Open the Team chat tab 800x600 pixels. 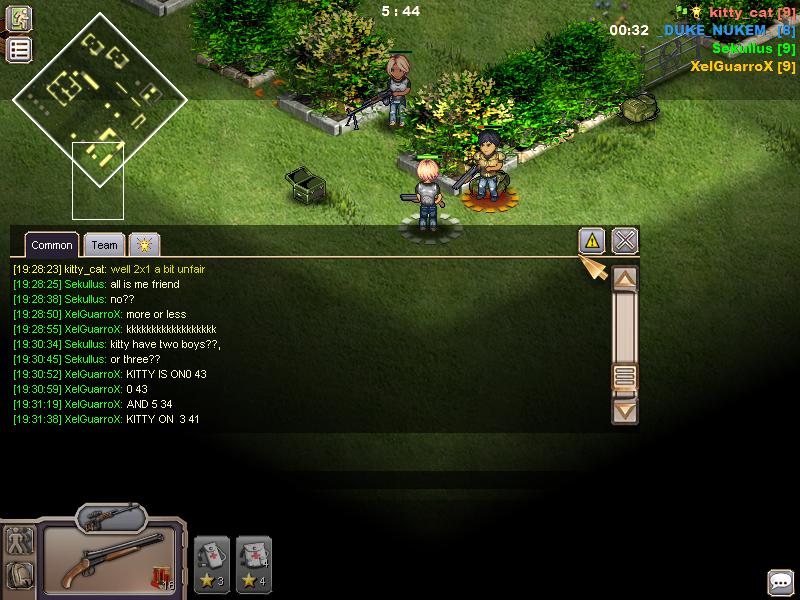[104, 245]
